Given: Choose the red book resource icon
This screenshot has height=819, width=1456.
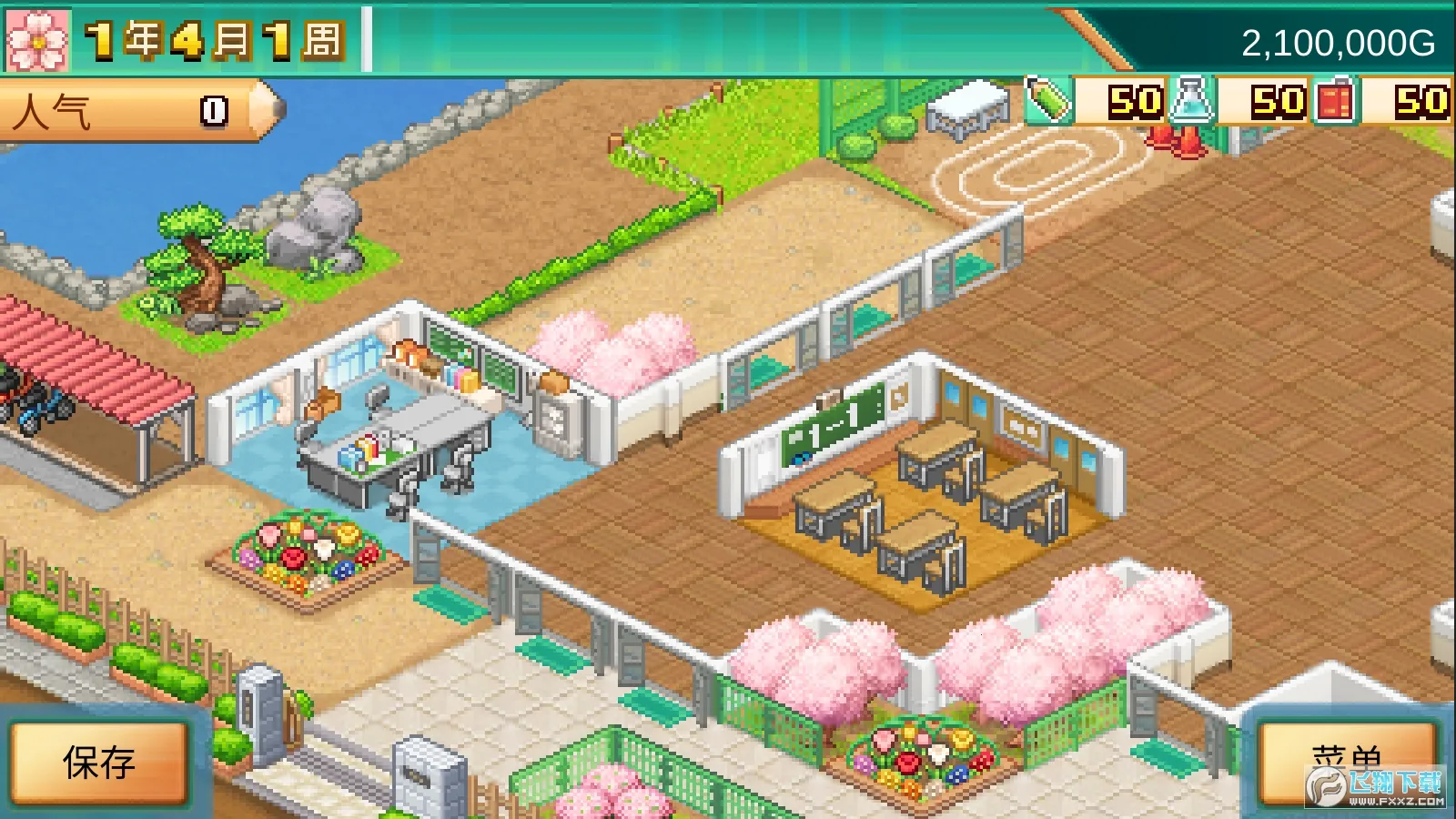Looking at the screenshot, I should click(1335, 100).
